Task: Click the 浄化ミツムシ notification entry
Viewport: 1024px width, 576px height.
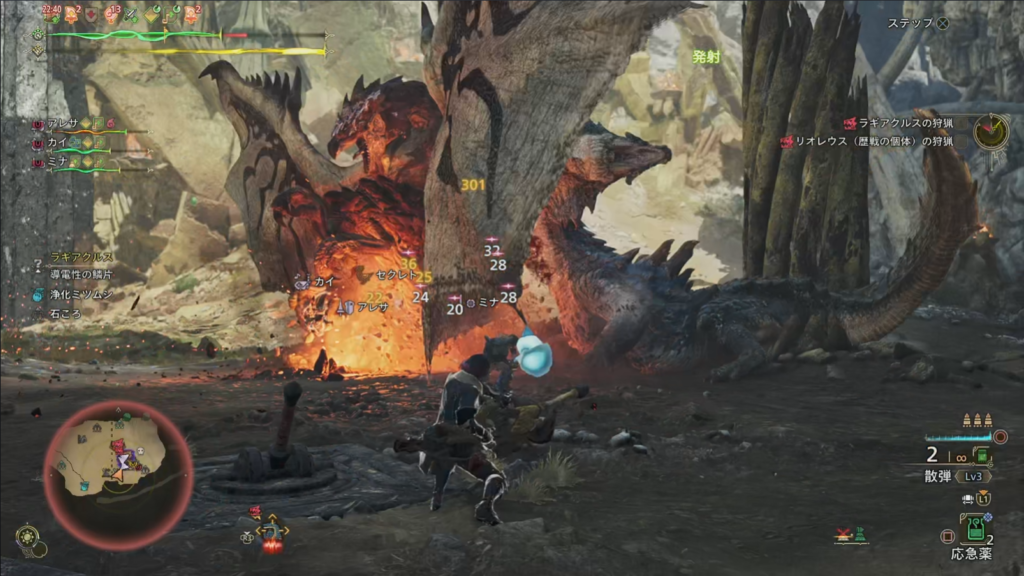Action: (x=80, y=295)
